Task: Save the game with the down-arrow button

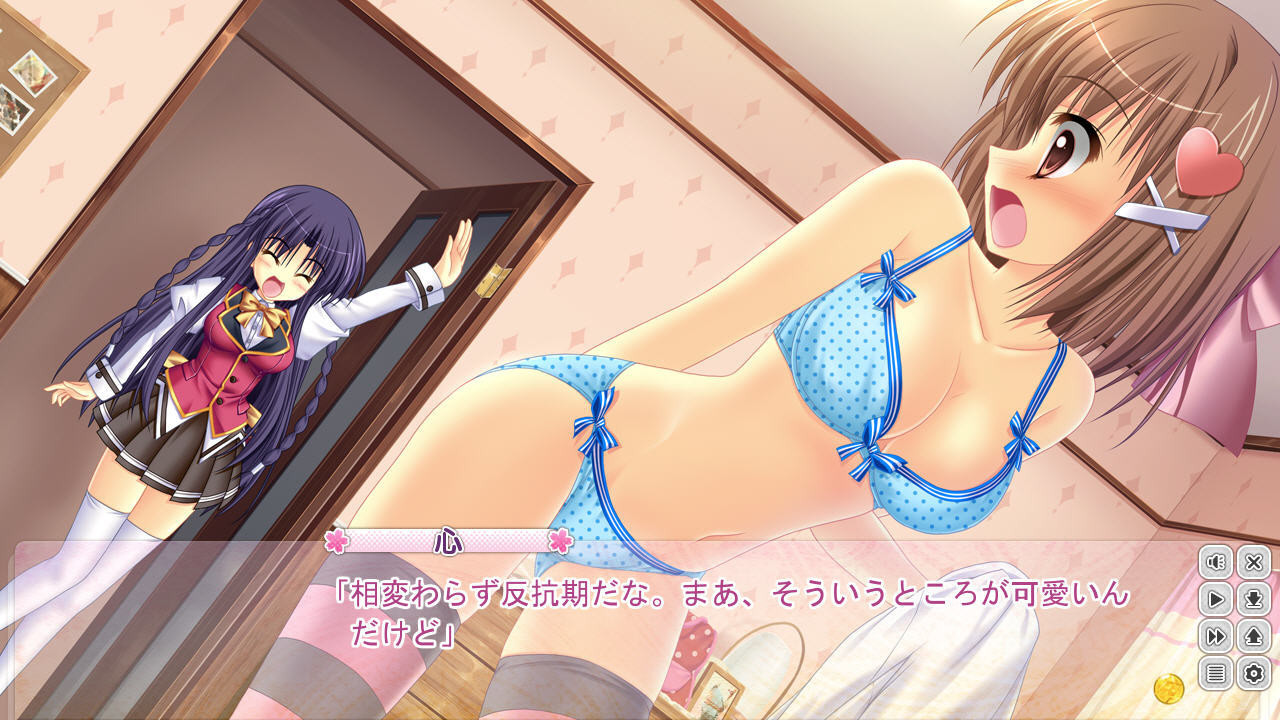Action: [x=1253, y=600]
